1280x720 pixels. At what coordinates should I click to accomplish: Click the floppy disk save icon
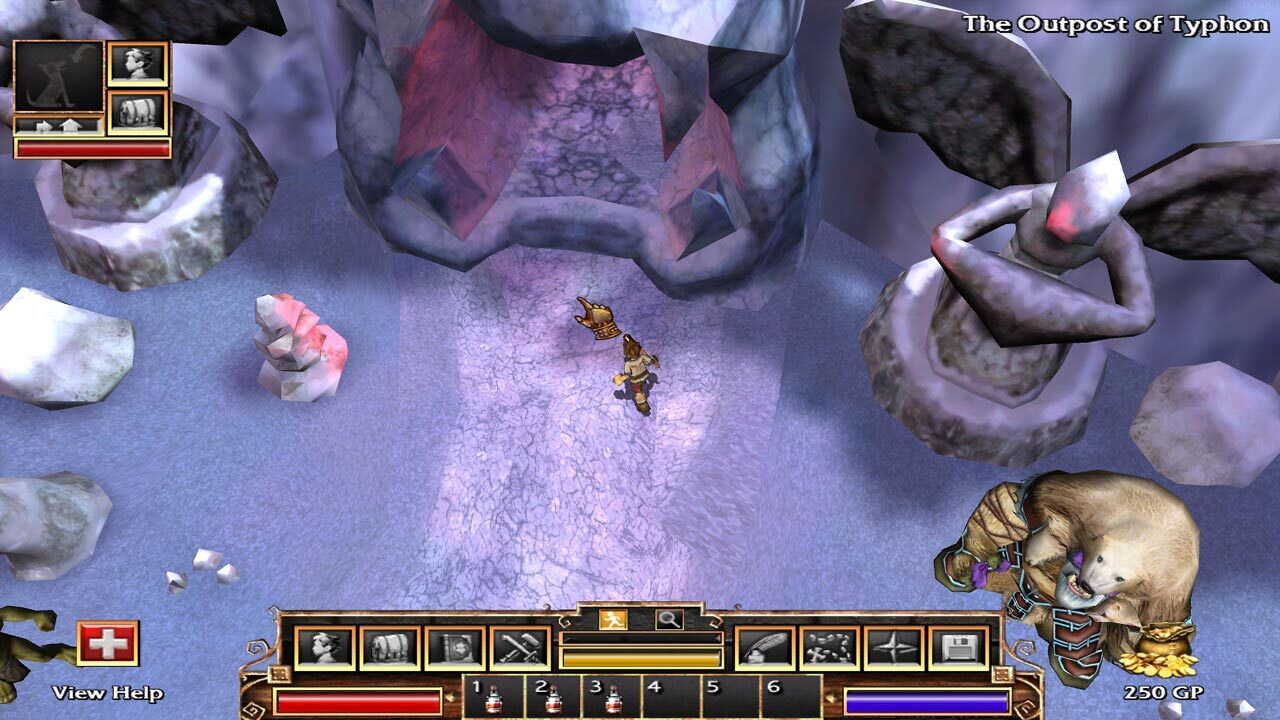958,648
